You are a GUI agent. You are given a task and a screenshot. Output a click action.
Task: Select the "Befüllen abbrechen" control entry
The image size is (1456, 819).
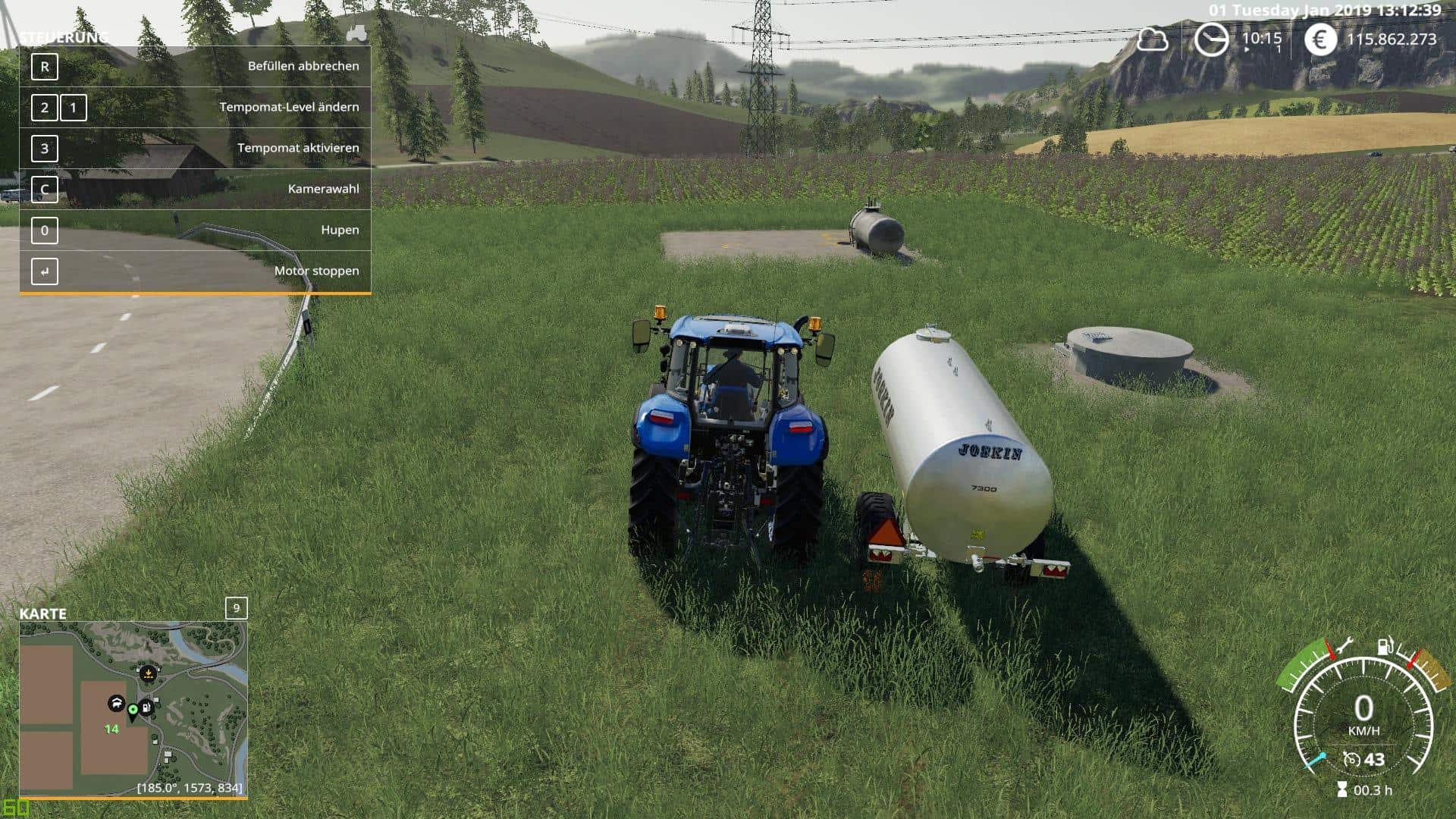click(195, 67)
